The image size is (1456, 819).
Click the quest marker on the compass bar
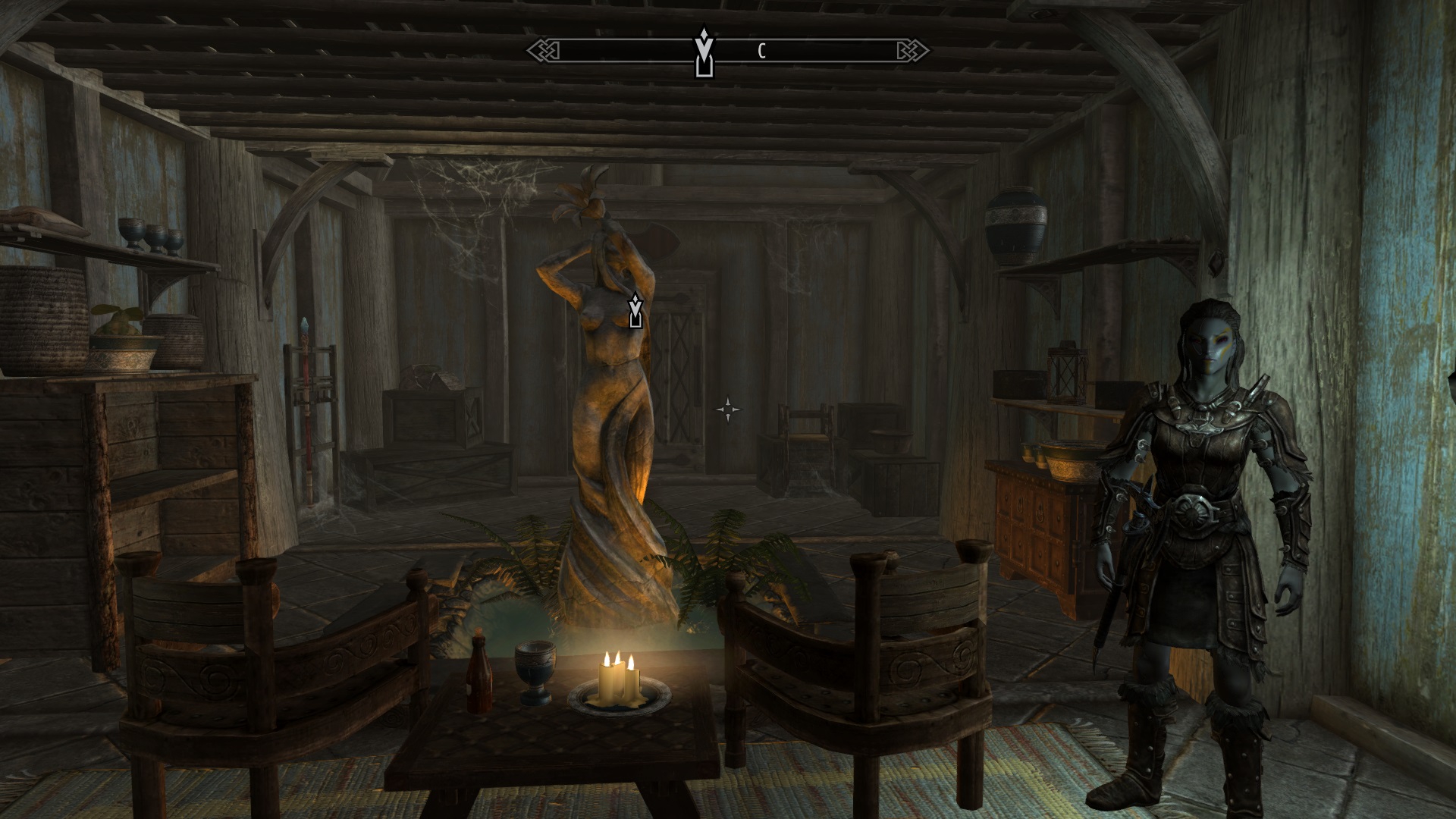[x=704, y=53]
